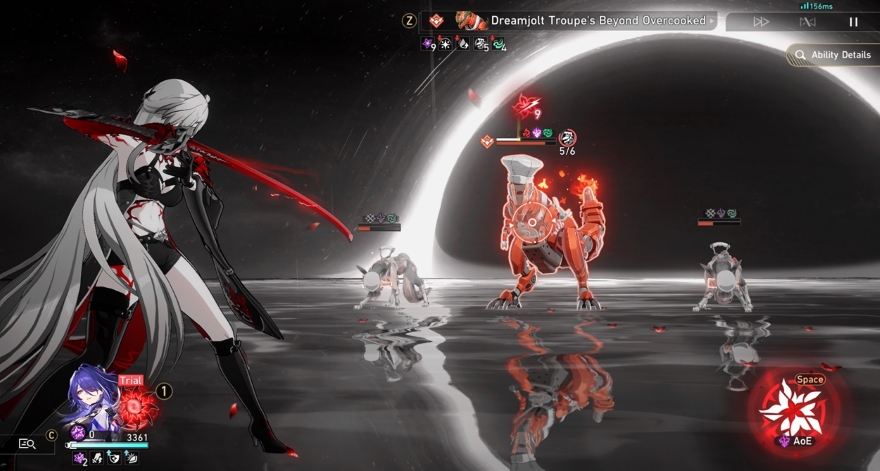Image resolution: width=880 pixels, height=471 pixels.
Task: Toggle double-speed fast forward
Action: (x=761, y=21)
